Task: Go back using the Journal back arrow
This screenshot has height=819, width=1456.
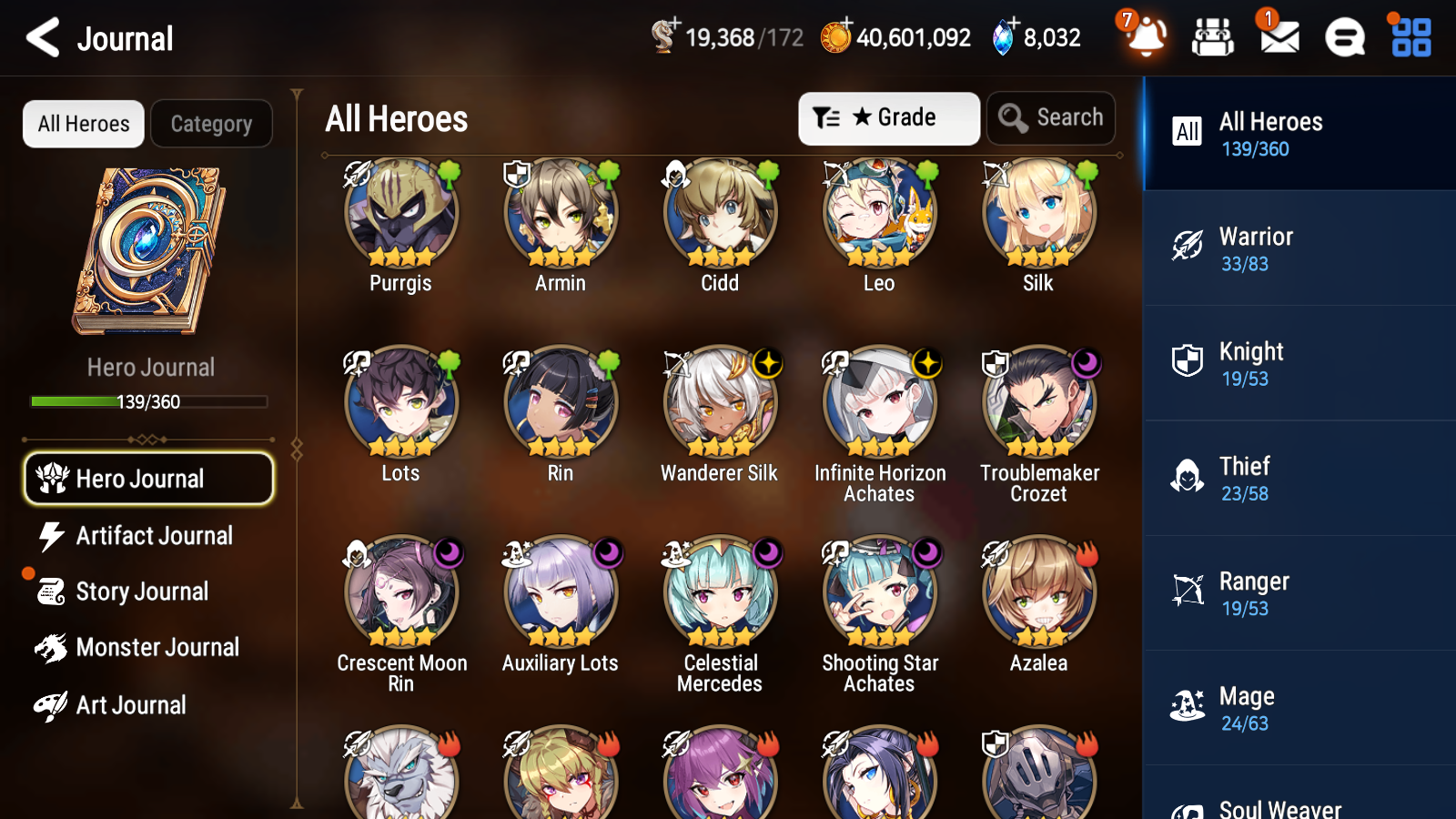Action: click(40, 37)
